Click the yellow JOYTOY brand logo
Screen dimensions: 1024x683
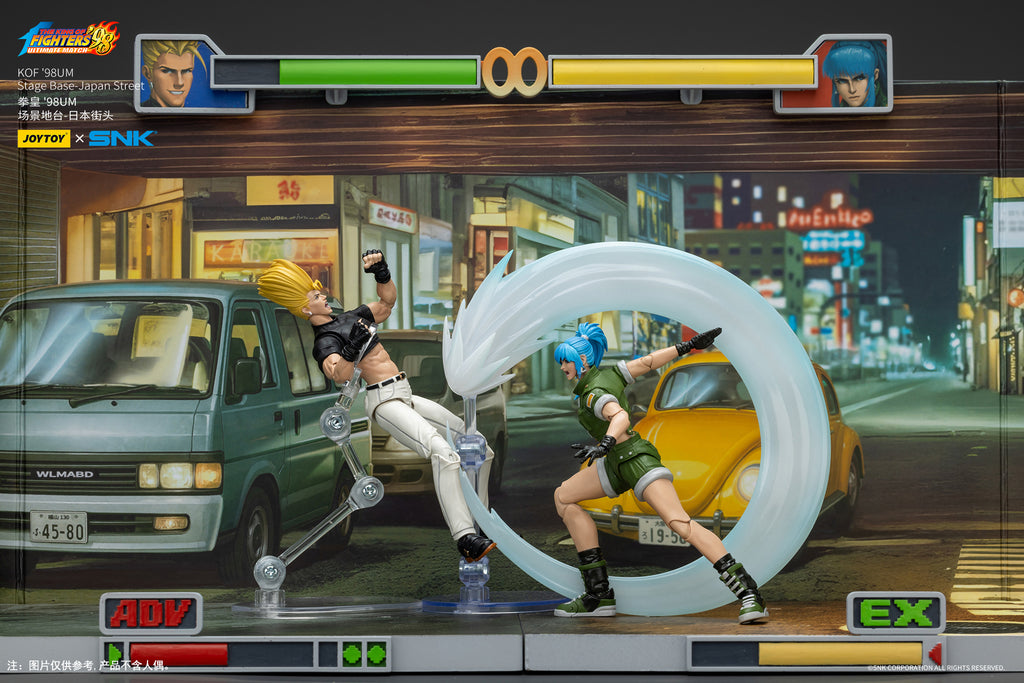pyautogui.click(x=44, y=138)
